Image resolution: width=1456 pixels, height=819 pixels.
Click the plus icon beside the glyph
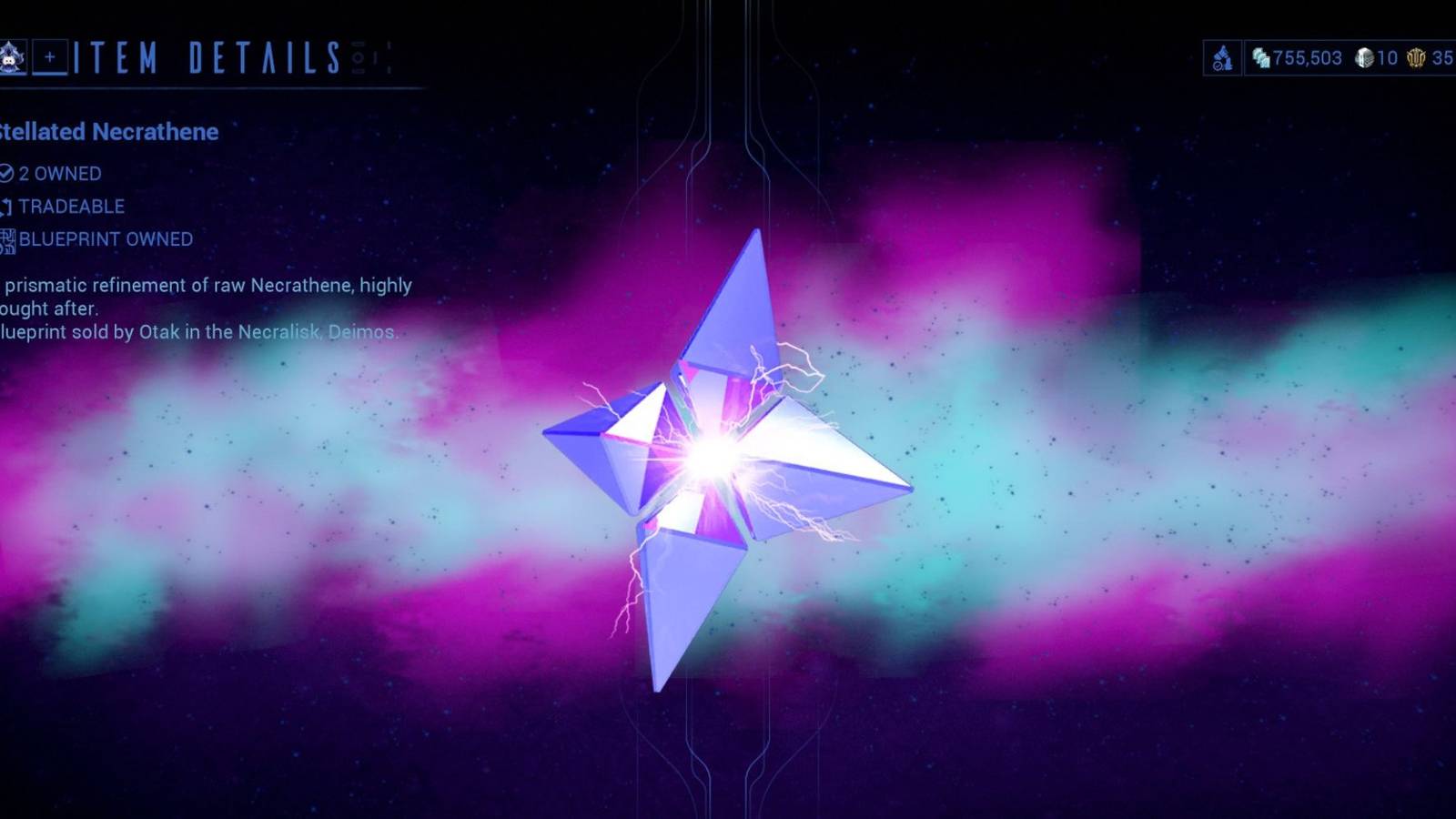[51, 56]
